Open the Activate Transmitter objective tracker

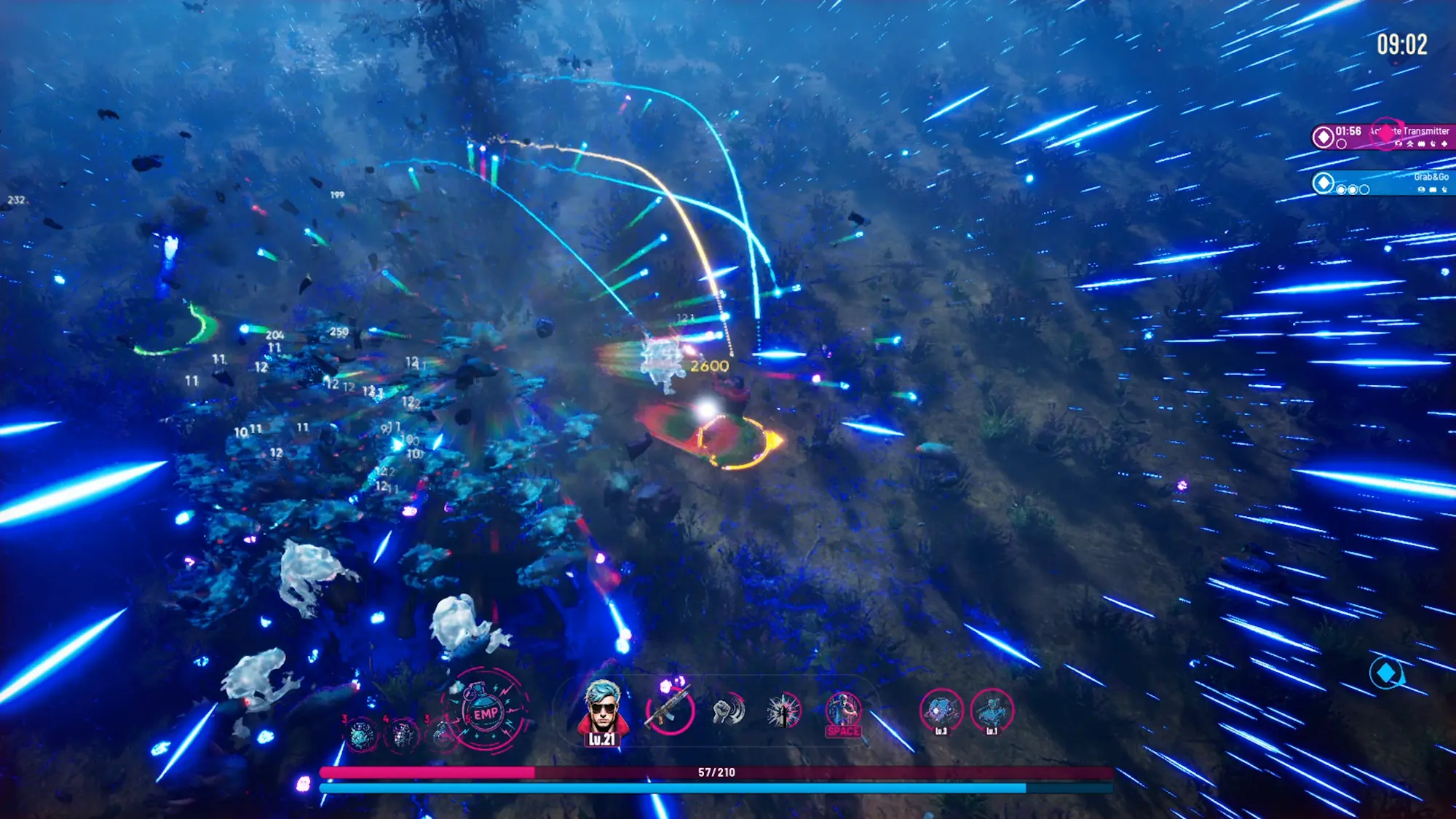(x=1383, y=136)
